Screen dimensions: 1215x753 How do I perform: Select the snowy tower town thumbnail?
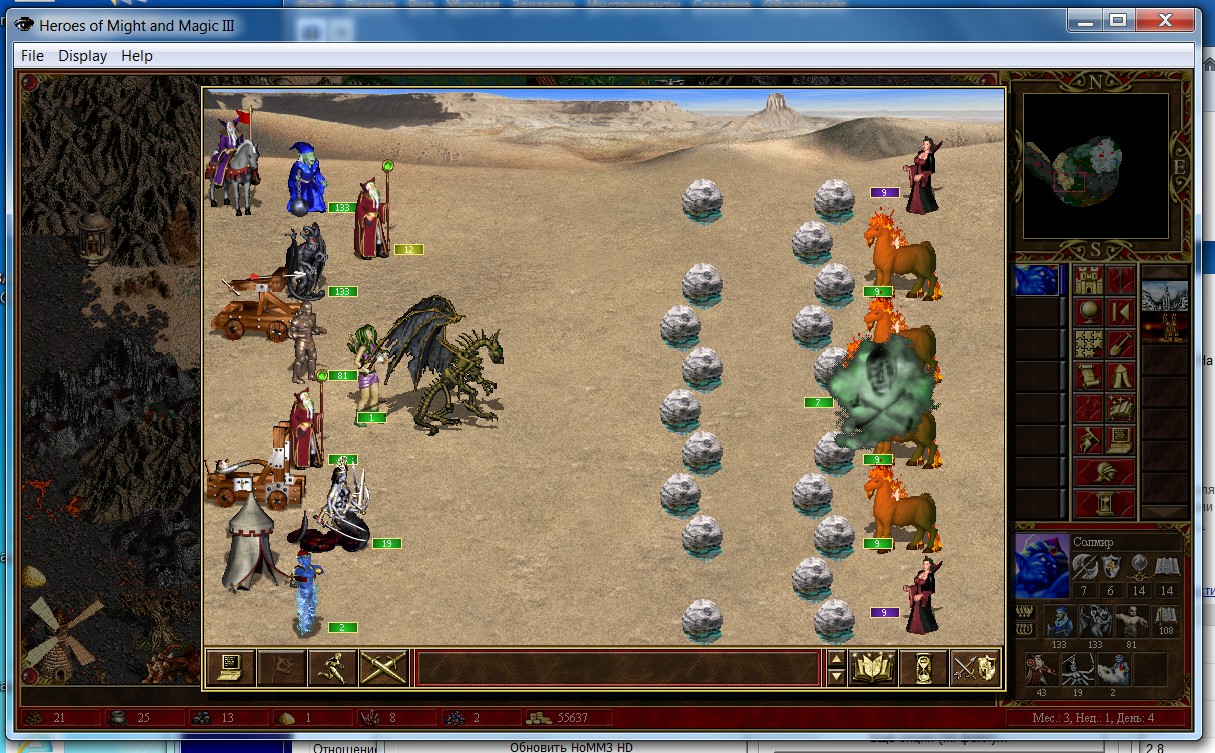1166,297
